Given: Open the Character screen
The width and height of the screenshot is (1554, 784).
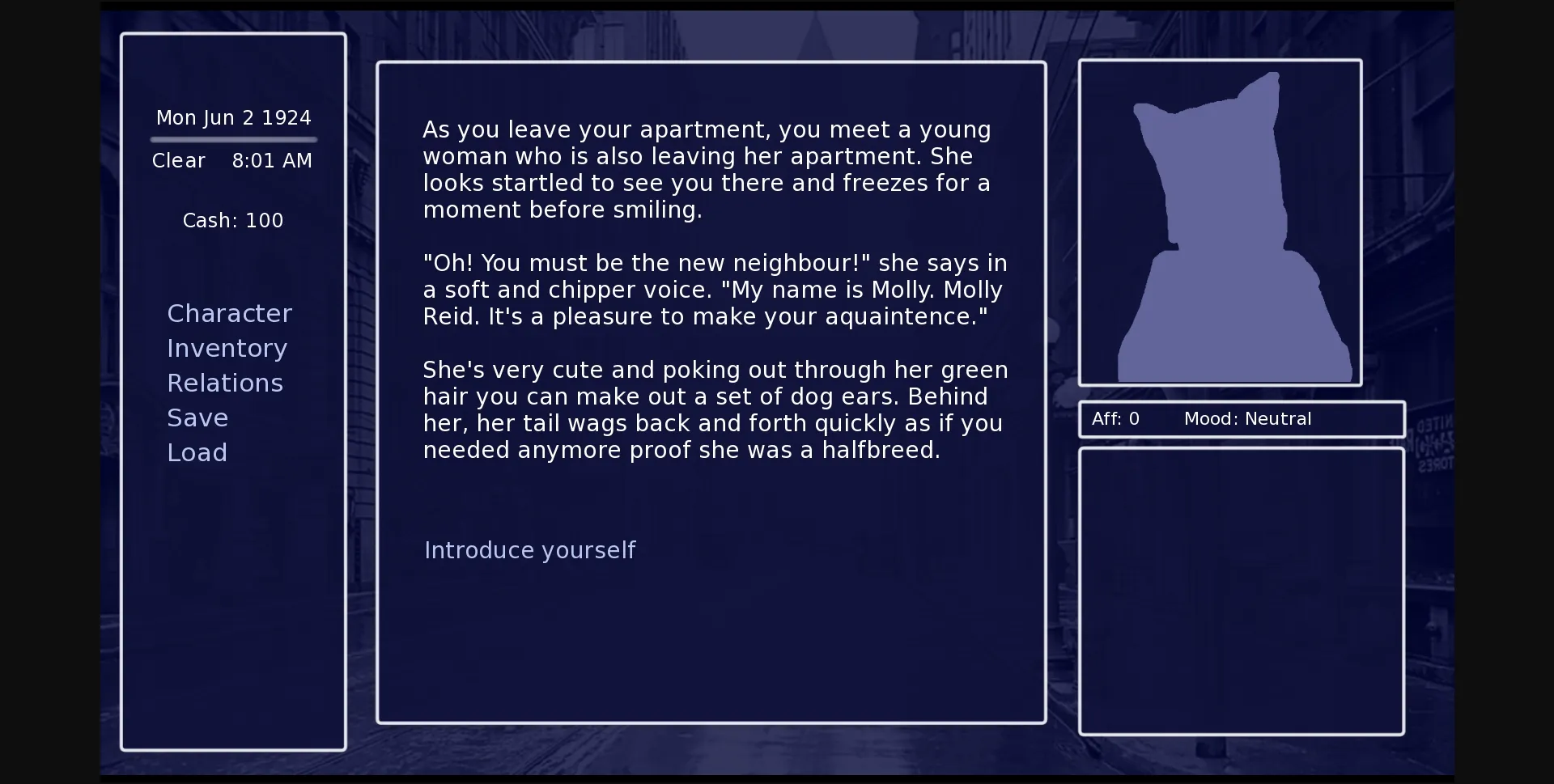Looking at the screenshot, I should (x=229, y=313).
